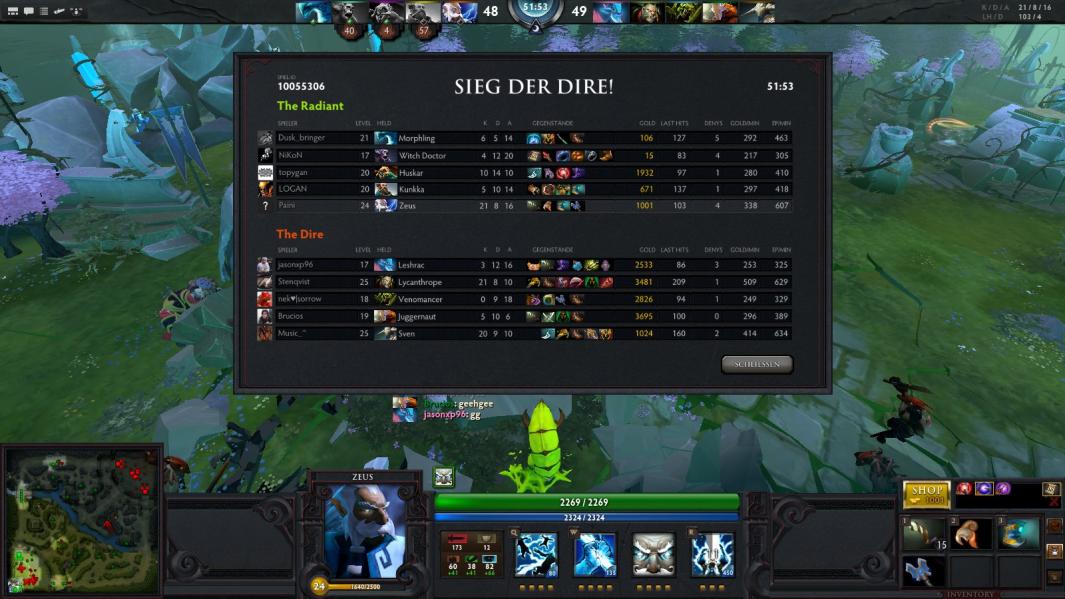Screen dimensions: 1065x599
Task: Activate the Lightning Bolt ability
Action: pyautogui.click(x=594, y=555)
